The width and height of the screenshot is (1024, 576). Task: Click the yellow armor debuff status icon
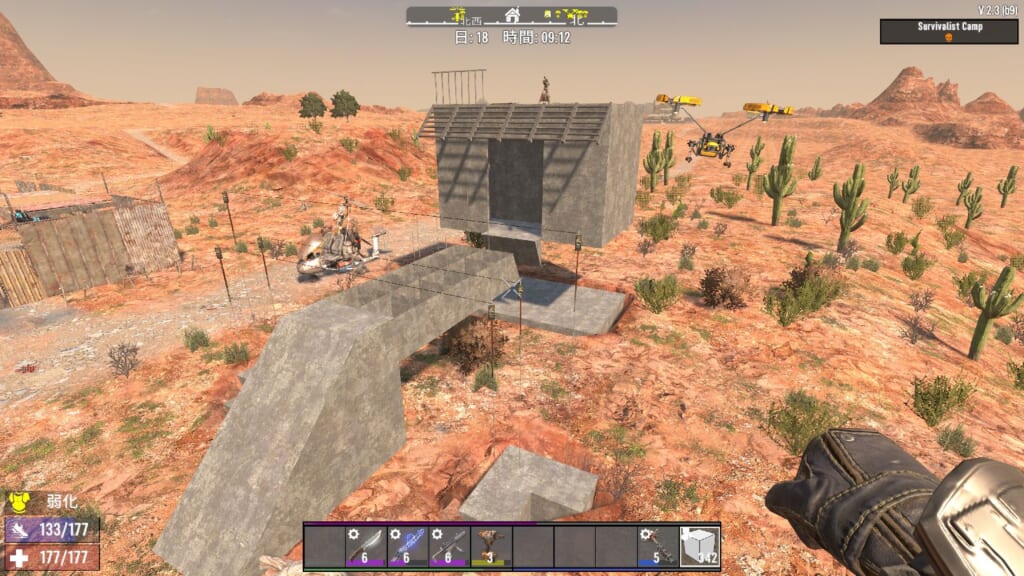(17, 501)
